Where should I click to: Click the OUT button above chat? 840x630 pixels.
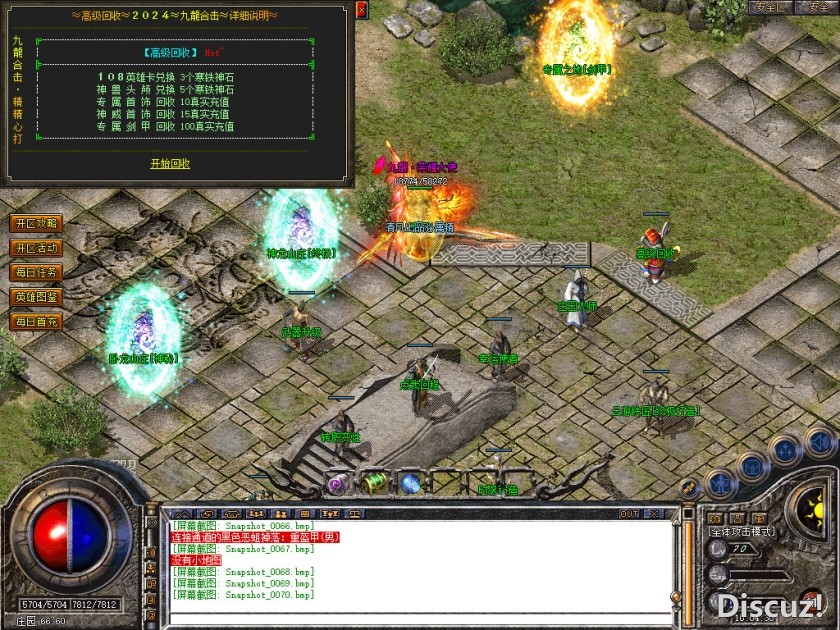coord(628,514)
